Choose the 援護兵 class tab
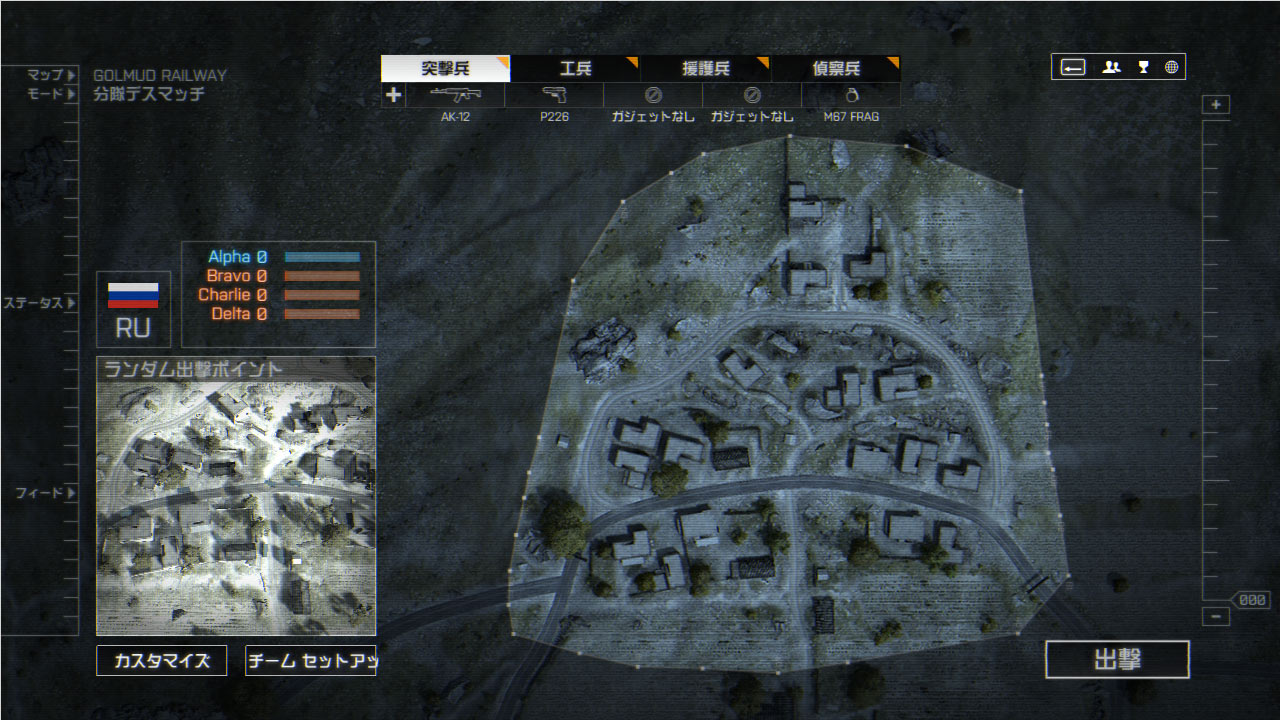This screenshot has width=1280, height=720. coord(705,69)
